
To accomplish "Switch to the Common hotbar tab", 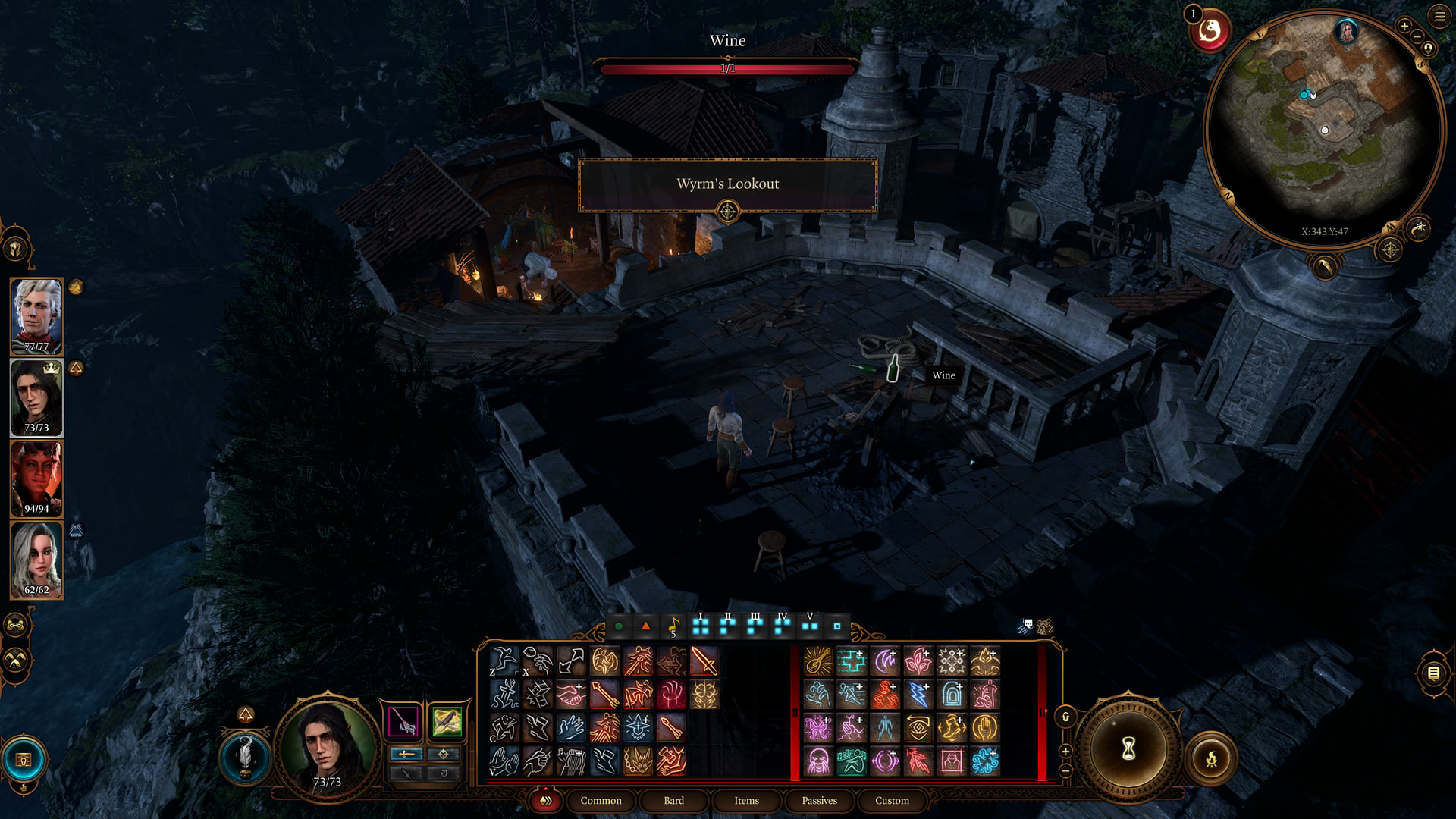I will [x=601, y=800].
